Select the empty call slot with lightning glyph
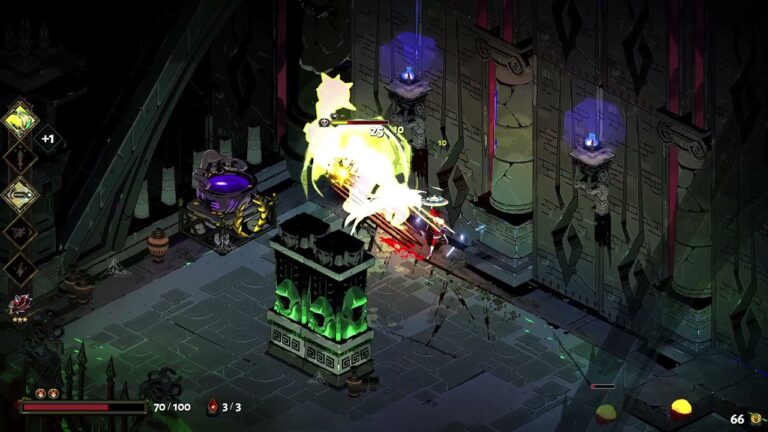 21,268
